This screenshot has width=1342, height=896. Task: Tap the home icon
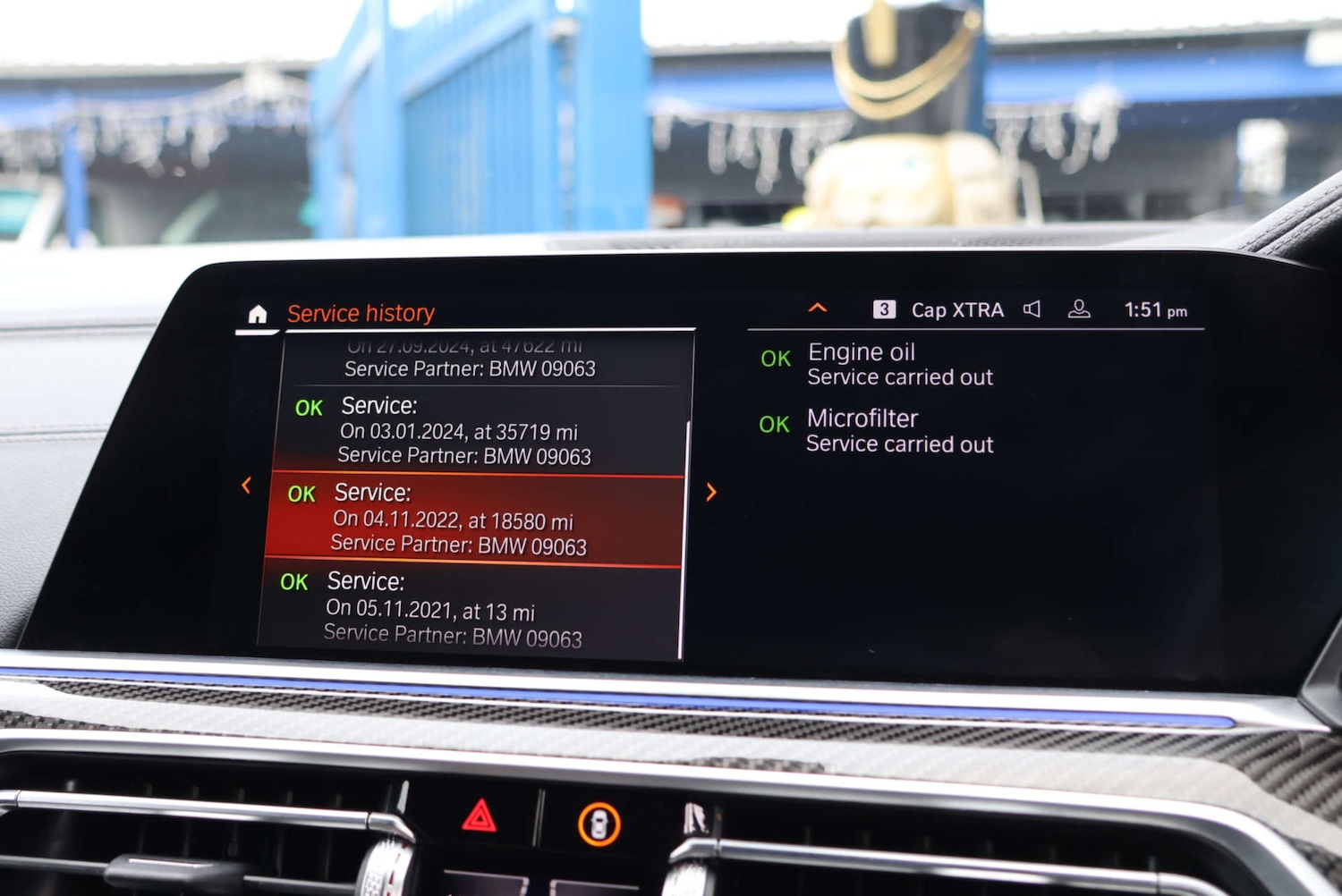257,312
